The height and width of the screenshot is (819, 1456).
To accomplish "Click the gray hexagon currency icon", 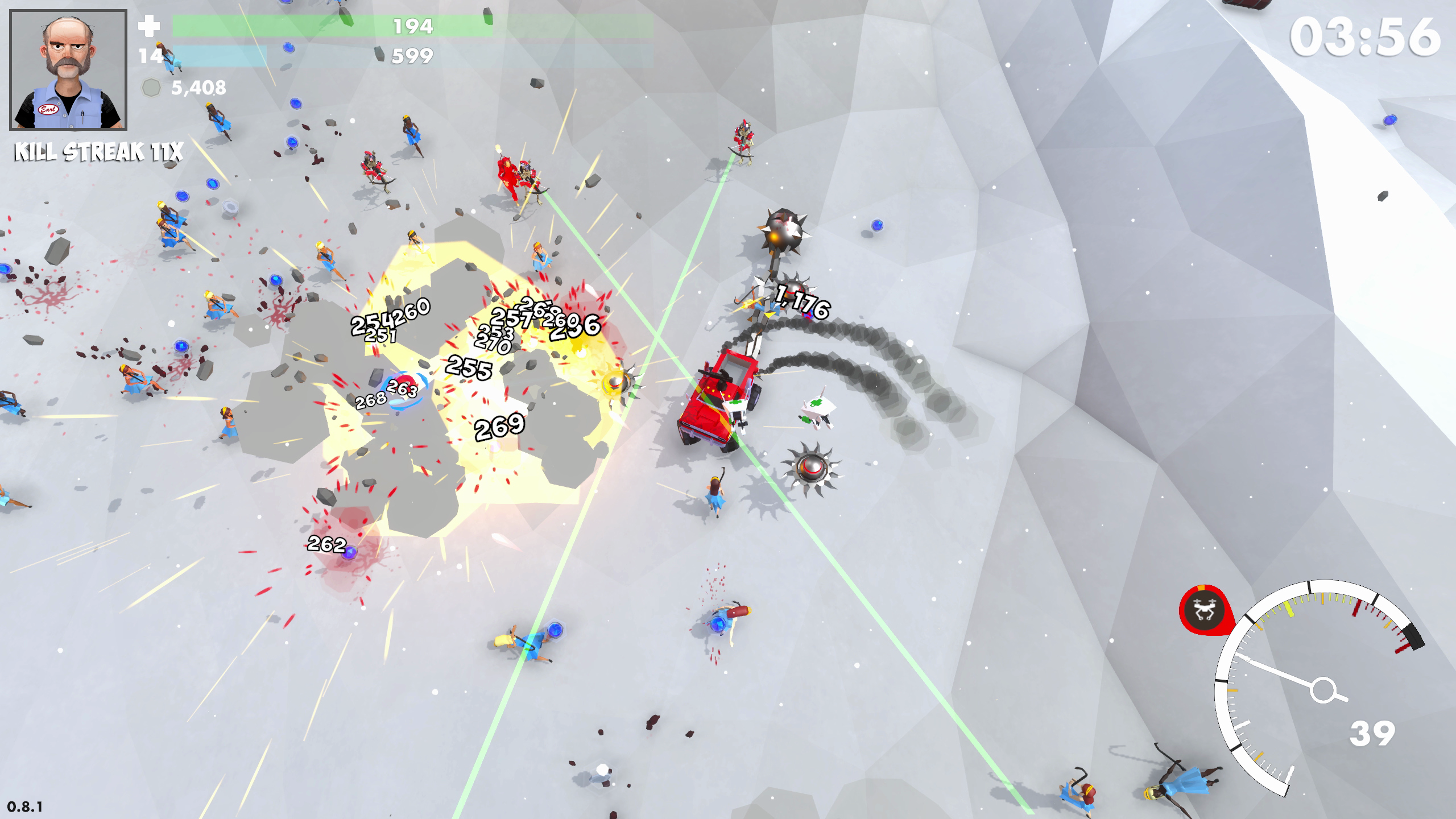I will pyautogui.click(x=151, y=88).
